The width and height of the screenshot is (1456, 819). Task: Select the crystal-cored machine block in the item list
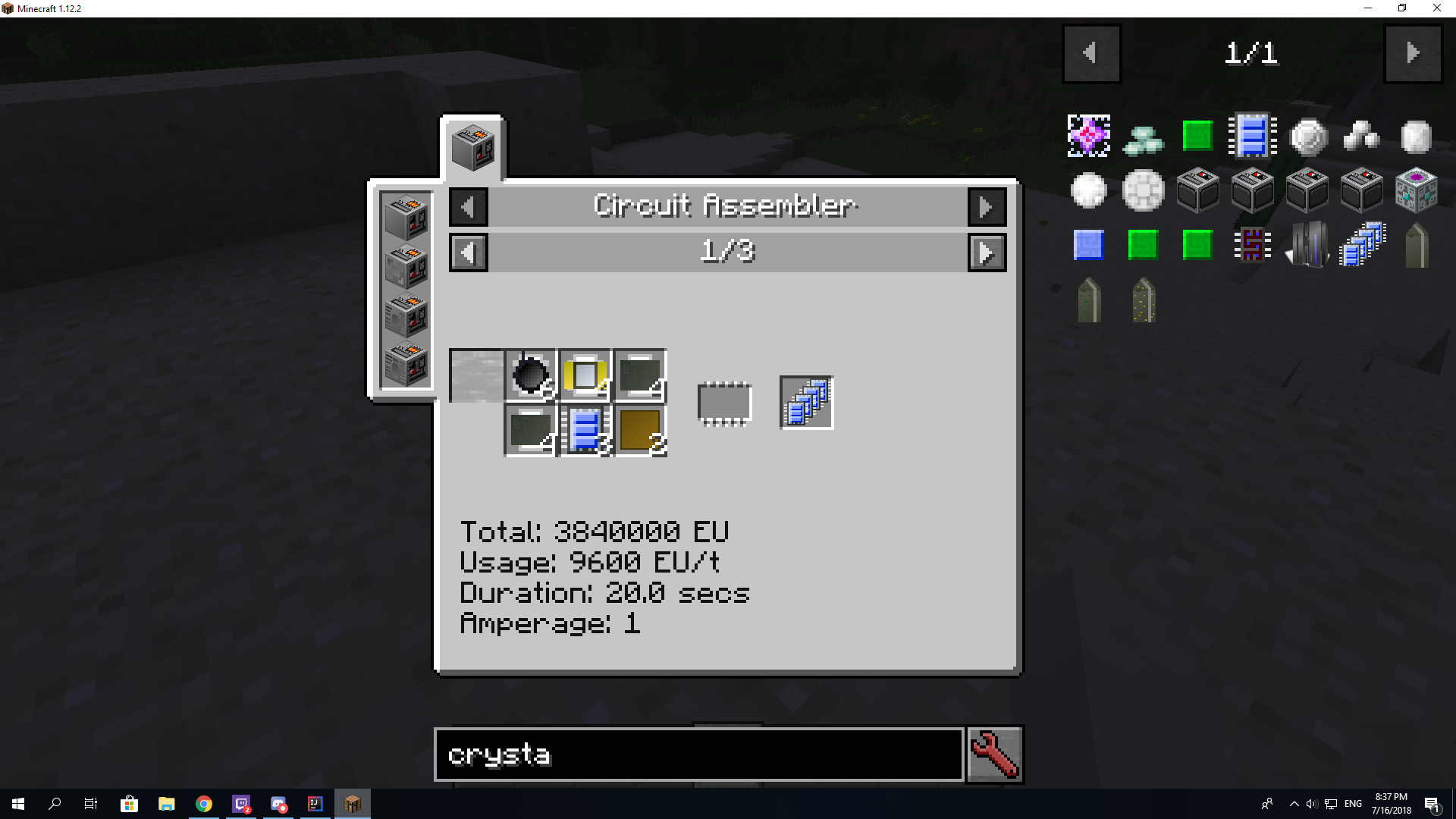click(x=1415, y=190)
